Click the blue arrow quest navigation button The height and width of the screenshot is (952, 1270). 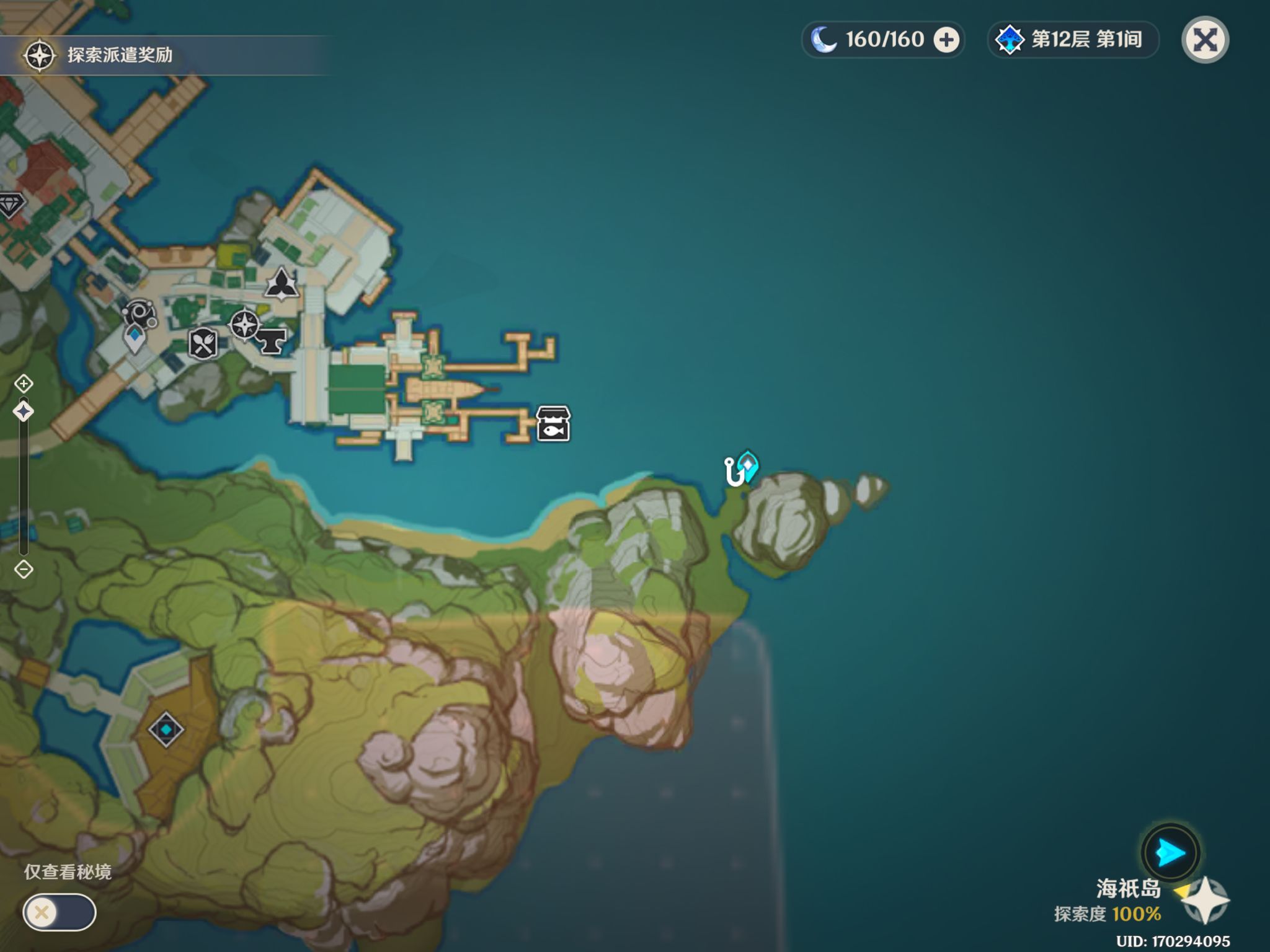coord(1170,853)
